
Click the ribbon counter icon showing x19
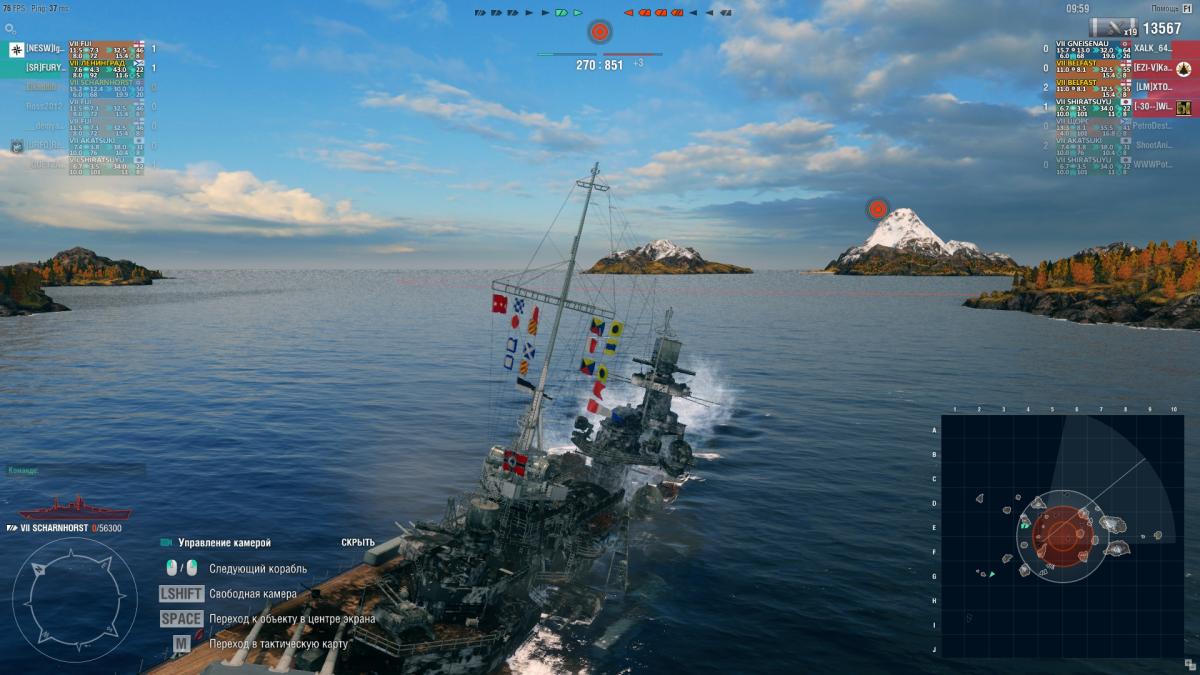tap(1113, 28)
